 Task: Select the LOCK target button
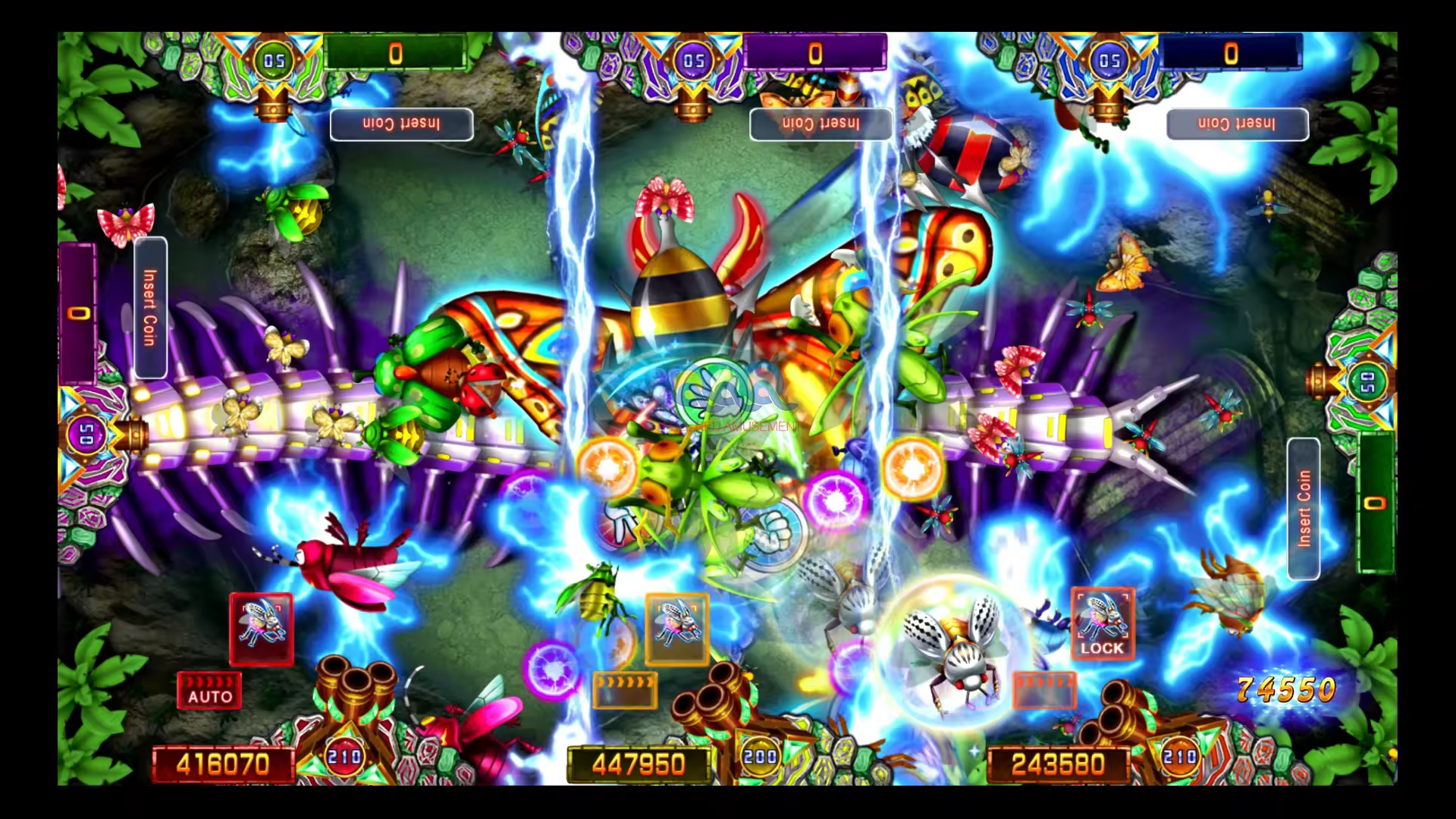click(x=1103, y=623)
